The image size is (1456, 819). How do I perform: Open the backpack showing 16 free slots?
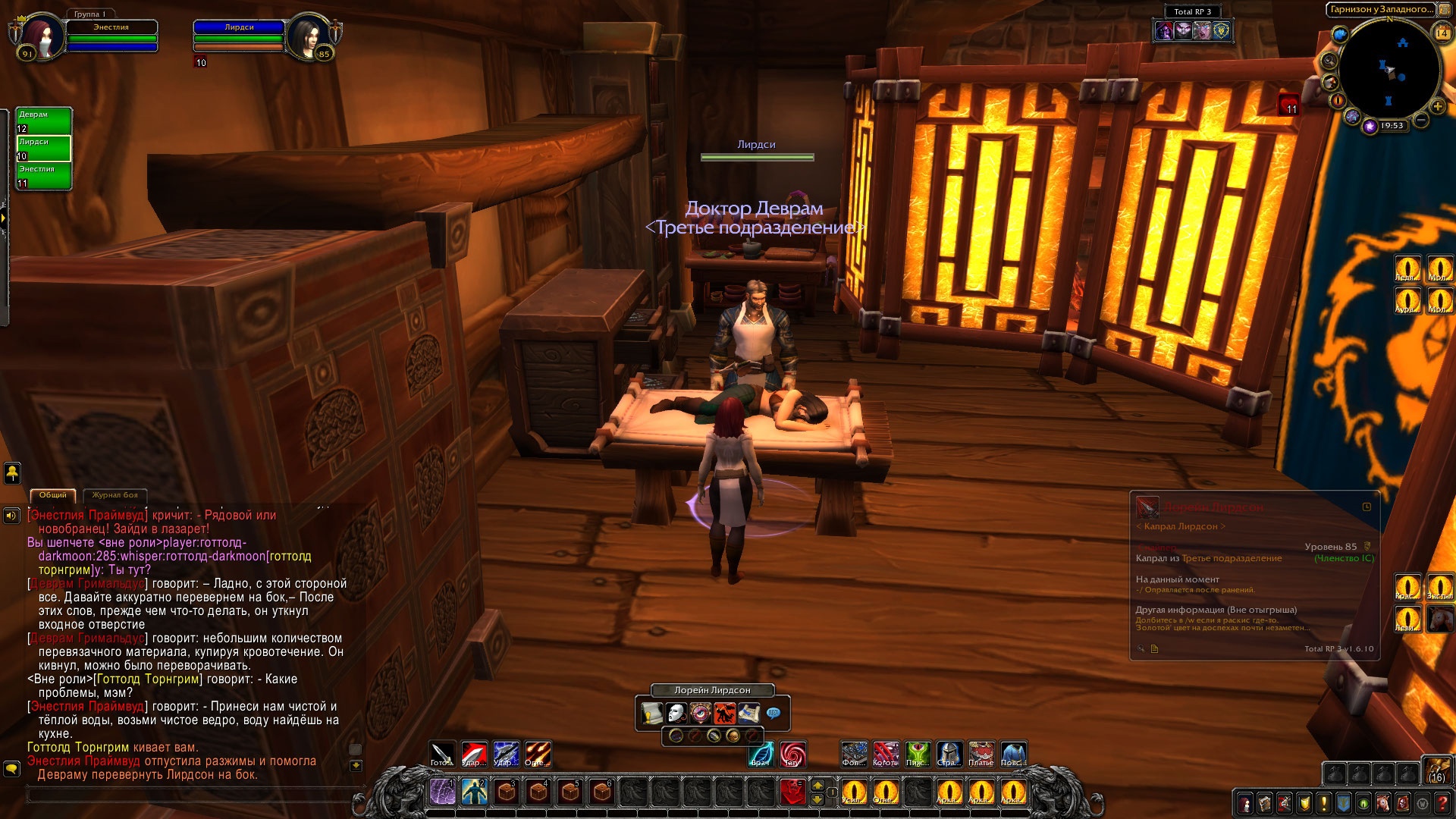[x=1436, y=769]
